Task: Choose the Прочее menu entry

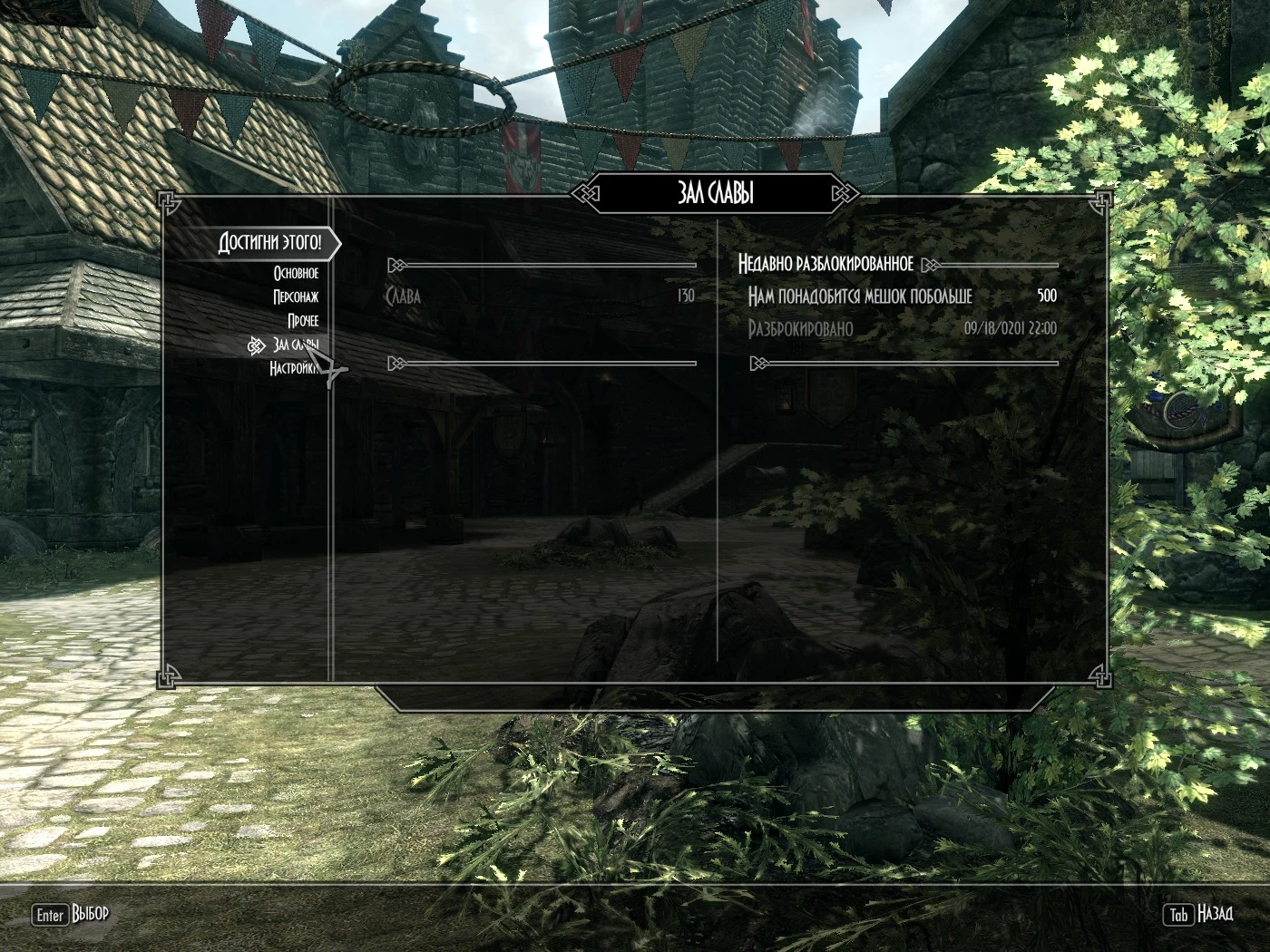Action: (x=303, y=321)
